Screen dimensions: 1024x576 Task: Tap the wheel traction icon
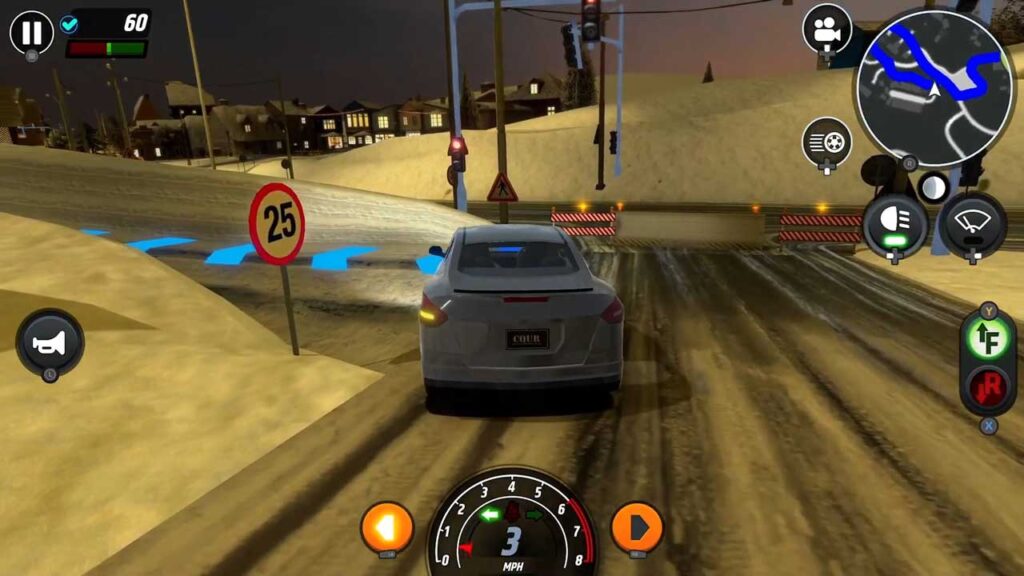click(827, 142)
